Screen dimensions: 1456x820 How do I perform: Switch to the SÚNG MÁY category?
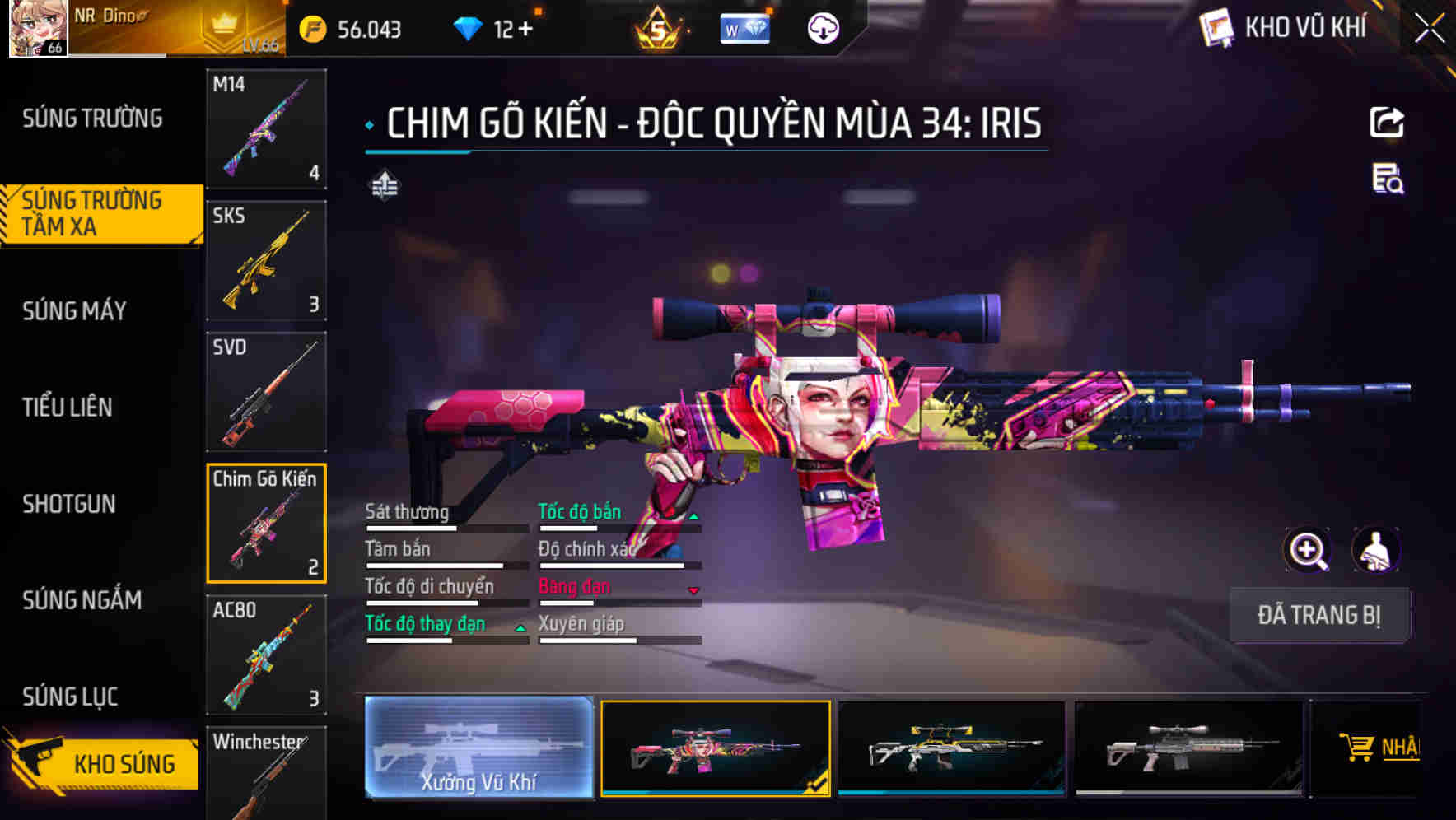click(x=74, y=310)
